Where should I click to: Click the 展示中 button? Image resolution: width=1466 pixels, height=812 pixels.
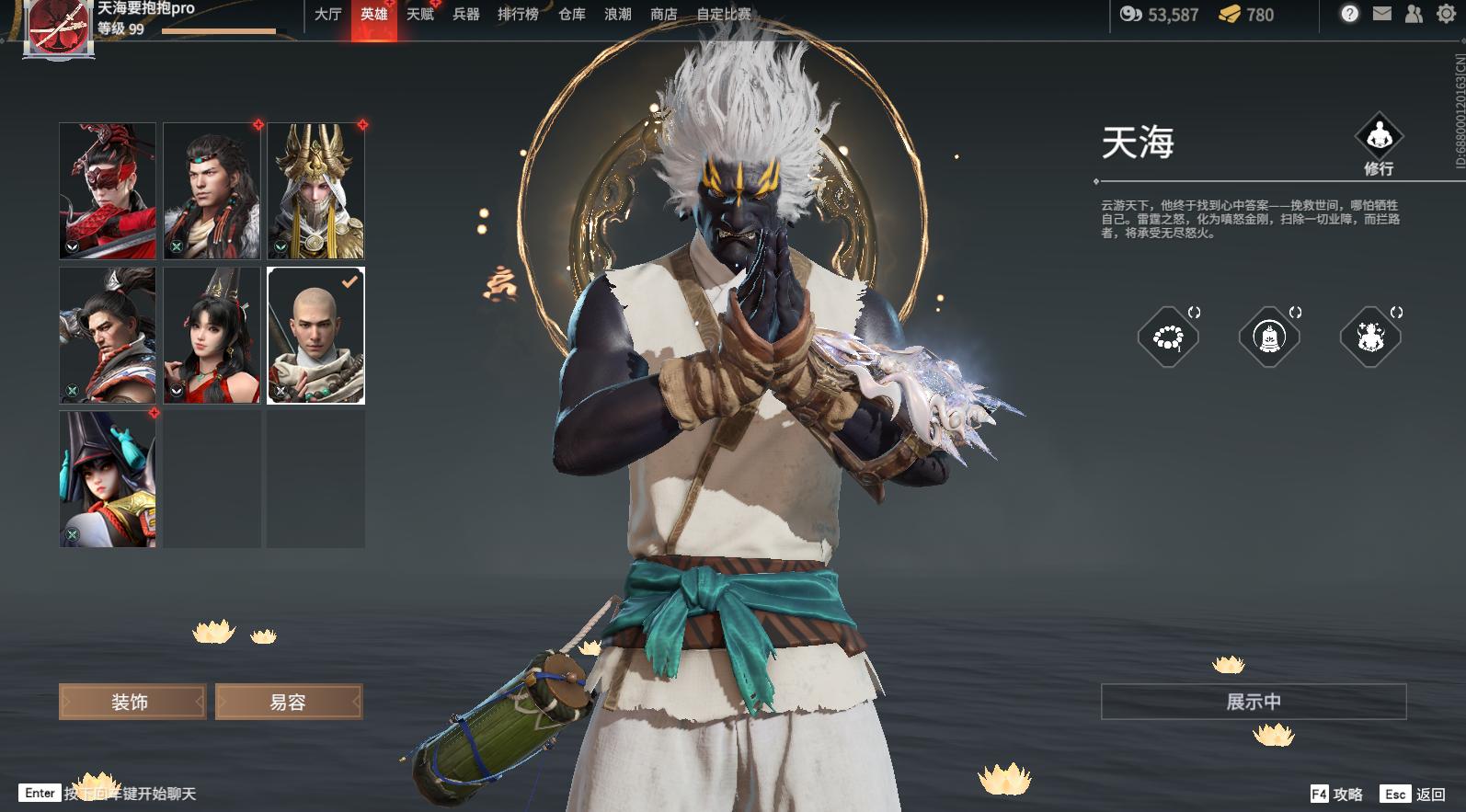coord(1254,700)
